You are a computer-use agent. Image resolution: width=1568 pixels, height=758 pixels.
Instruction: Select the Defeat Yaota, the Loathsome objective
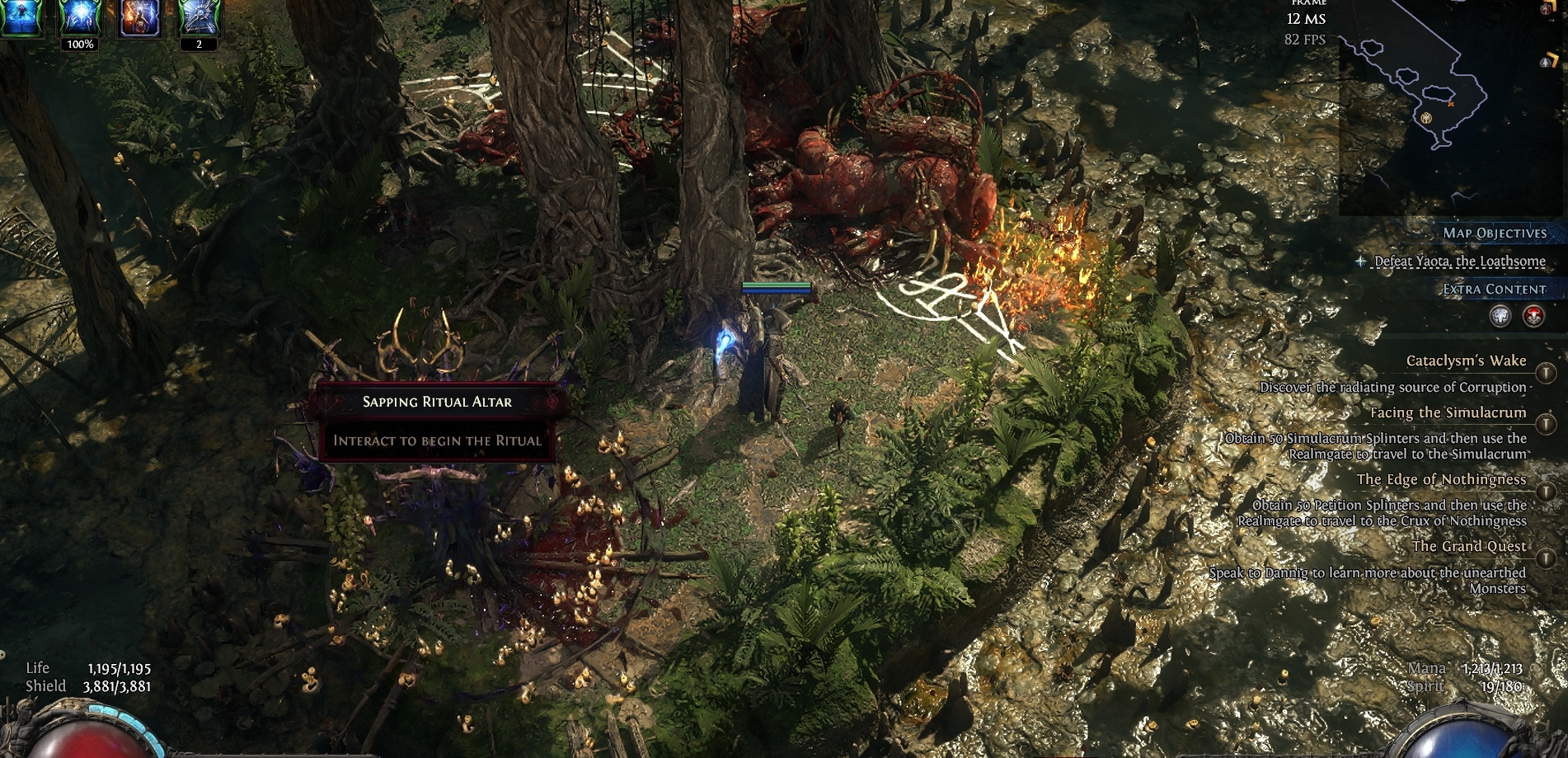tap(1459, 261)
